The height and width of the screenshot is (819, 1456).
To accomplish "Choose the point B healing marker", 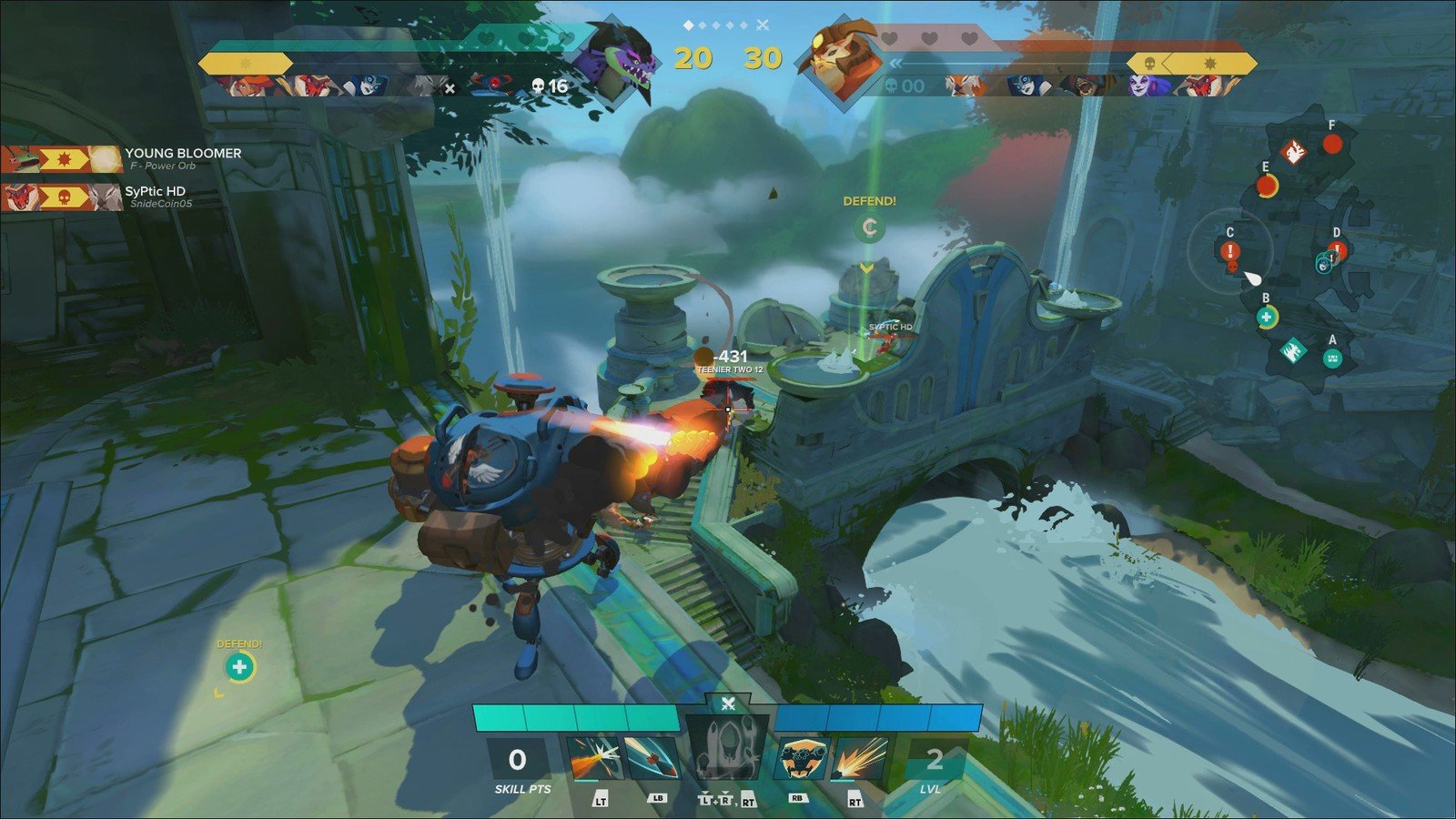I will click(x=1266, y=317).
